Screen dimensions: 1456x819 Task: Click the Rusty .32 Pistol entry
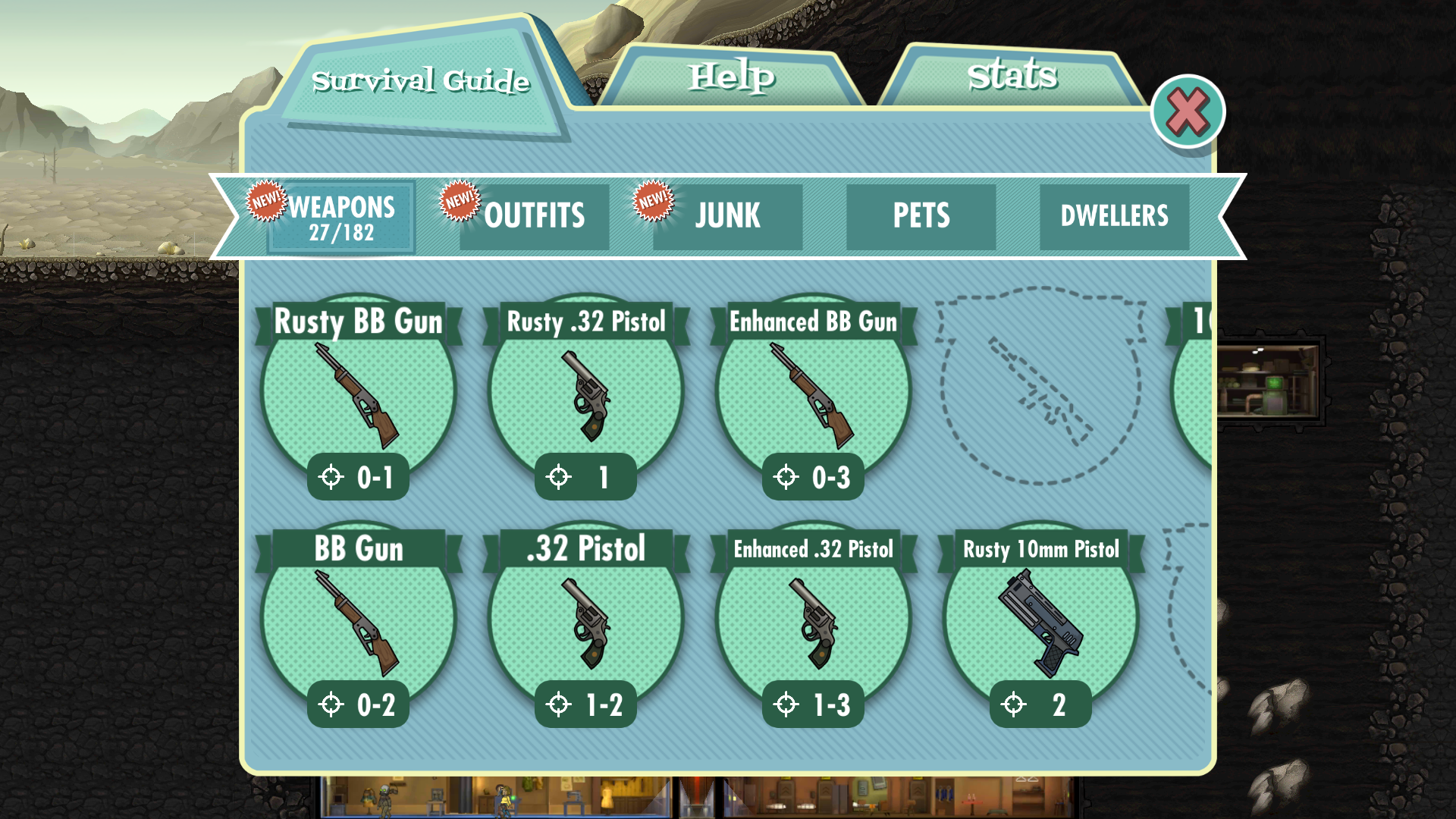(586, 394)
